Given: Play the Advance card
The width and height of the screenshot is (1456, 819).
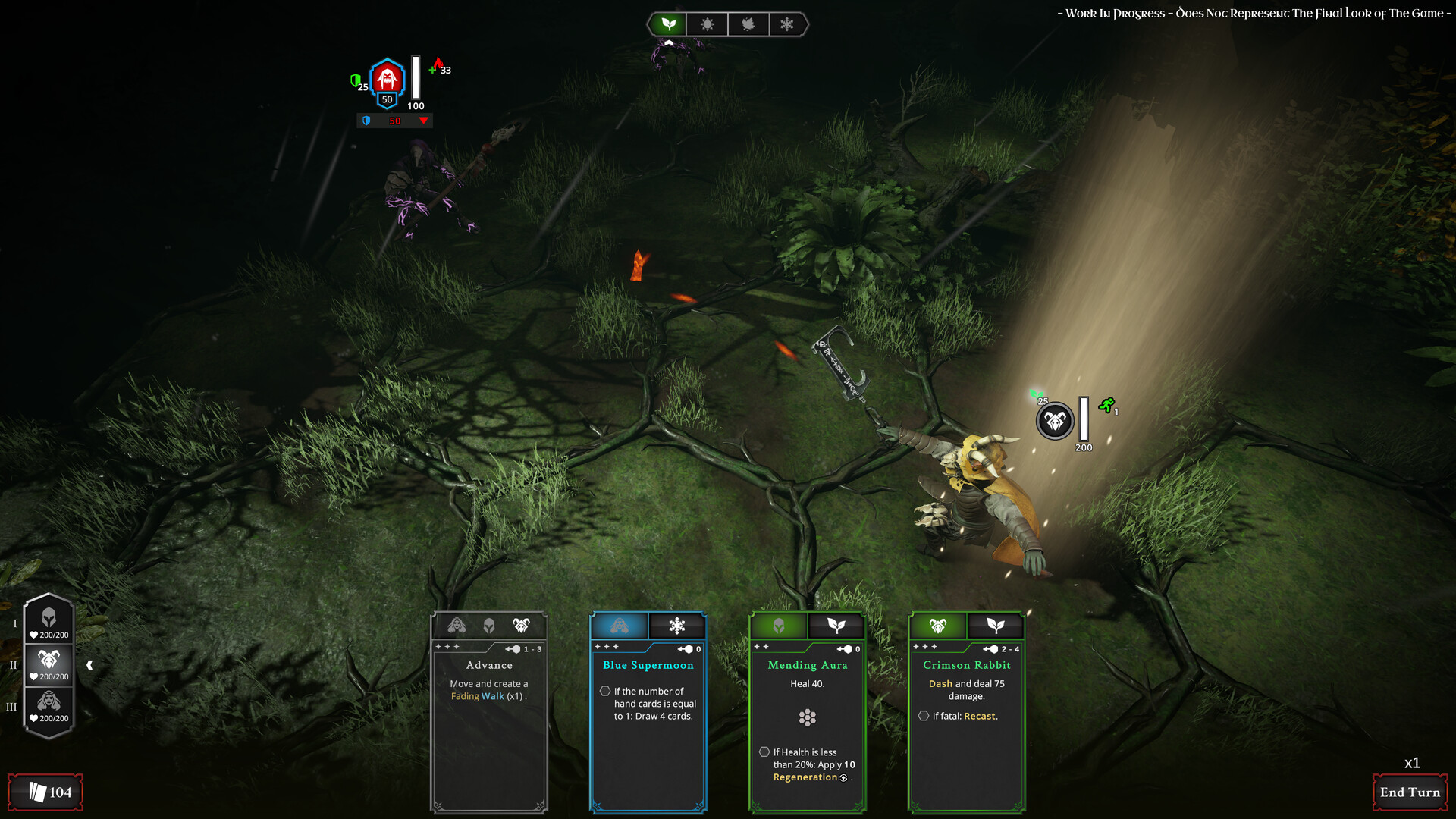Looking at the screenshot, I should 489,713.
